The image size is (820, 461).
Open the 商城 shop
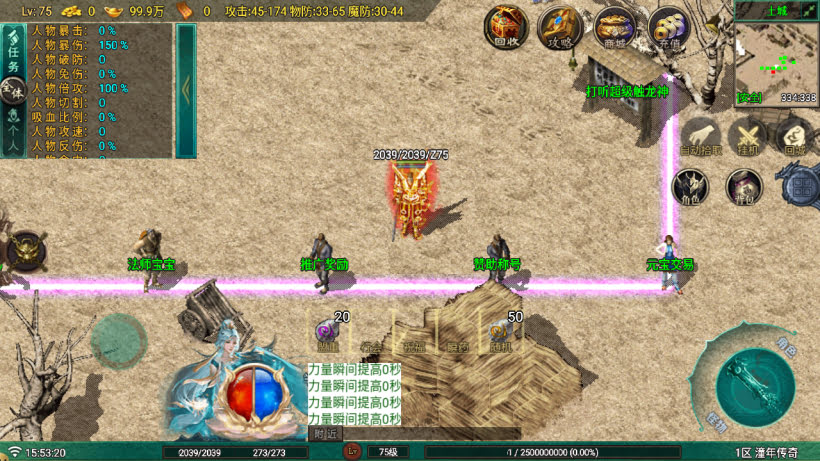614,27
